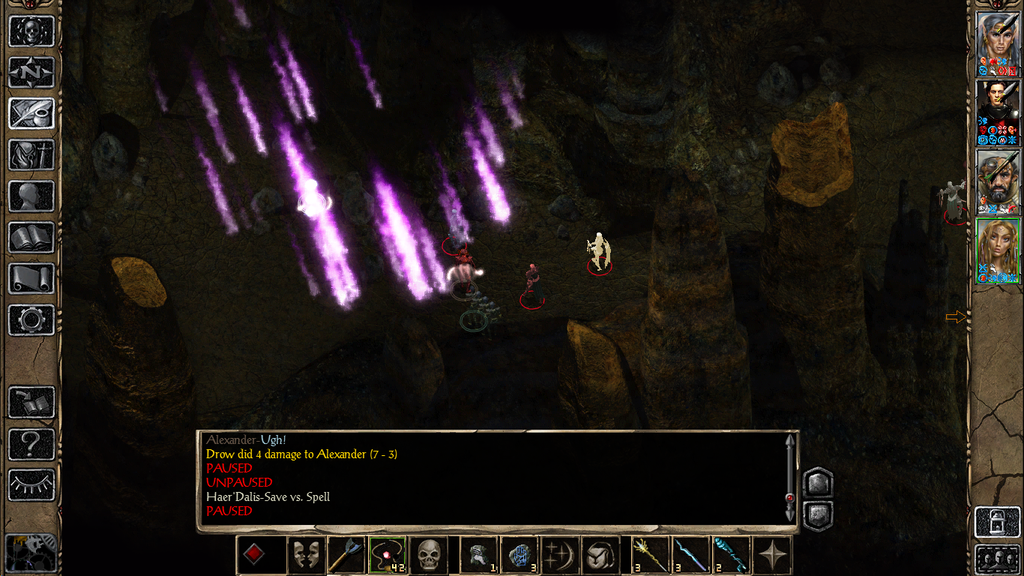The height and width of the screenshot is (576, 1024).
Task: Open the inventory screen from the sidebar
Action: click(x=31, y=155)
